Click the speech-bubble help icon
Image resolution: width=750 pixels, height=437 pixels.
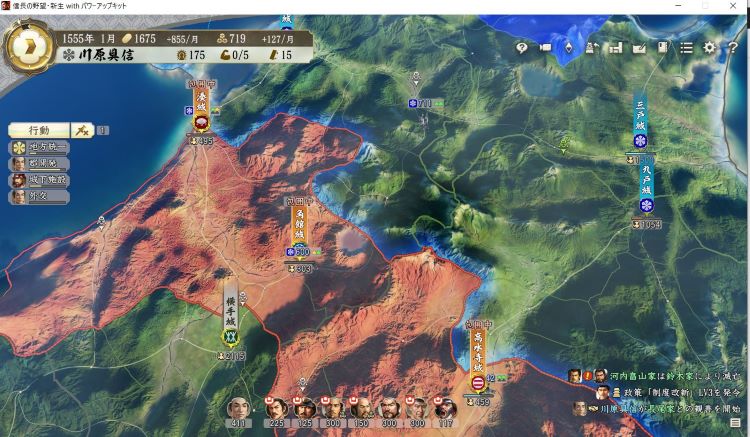[521, 47]
